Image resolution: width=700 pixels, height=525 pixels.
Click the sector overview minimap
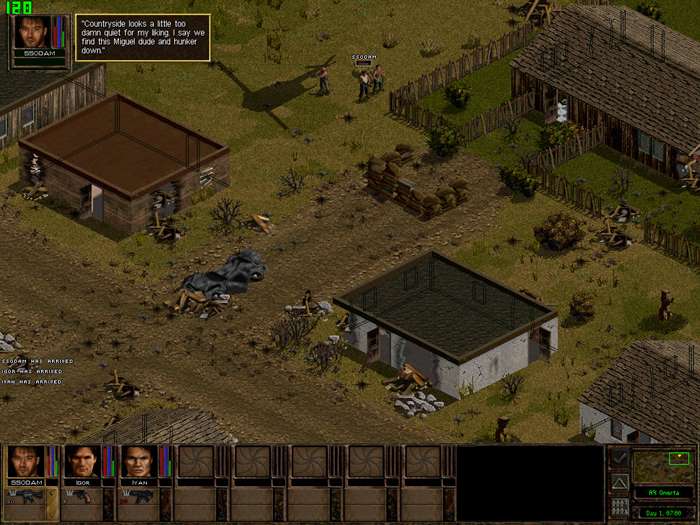click(x=666, y=466)
